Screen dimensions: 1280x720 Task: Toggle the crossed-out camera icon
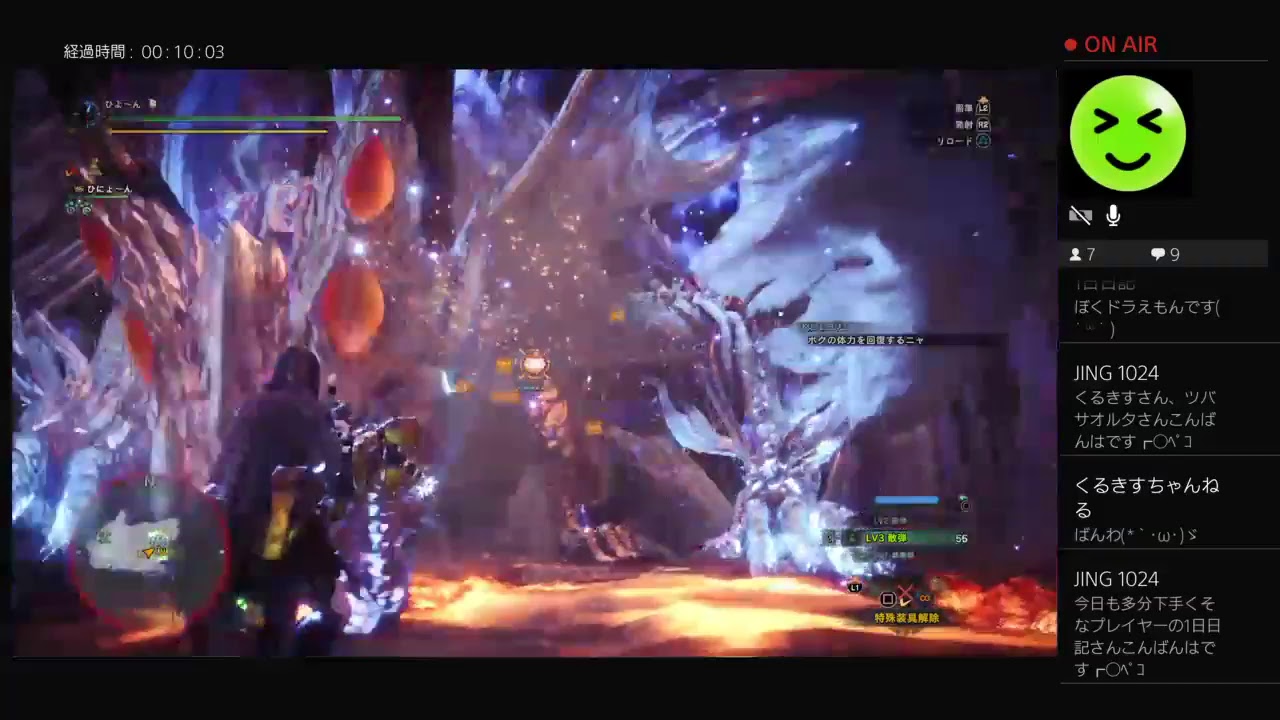pyautogui.click(x=1080, y=215)
